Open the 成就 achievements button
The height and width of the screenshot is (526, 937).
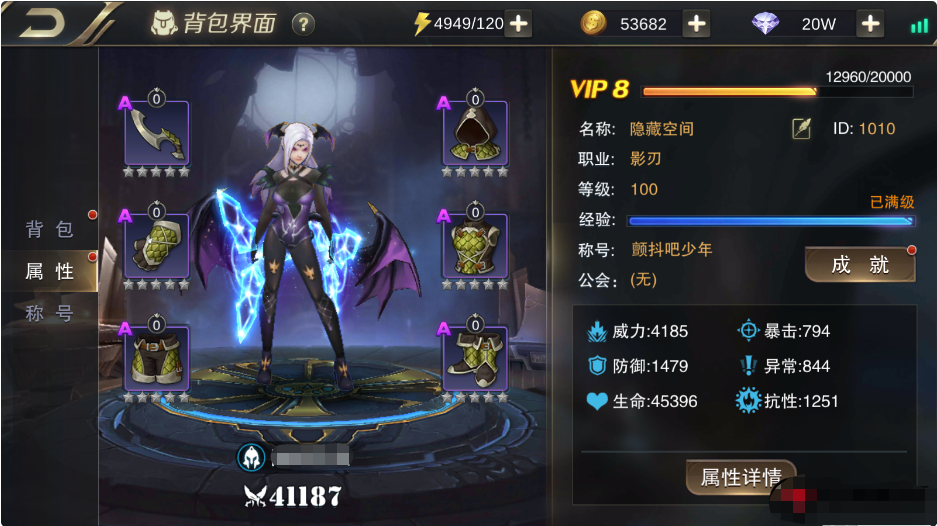click(860, 264)
